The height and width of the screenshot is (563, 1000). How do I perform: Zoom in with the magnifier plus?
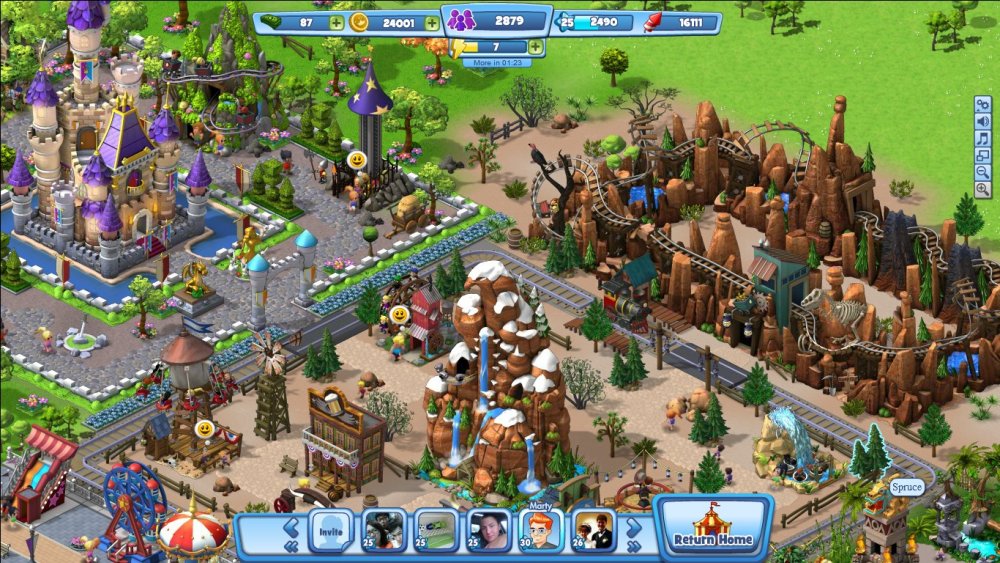983,192
